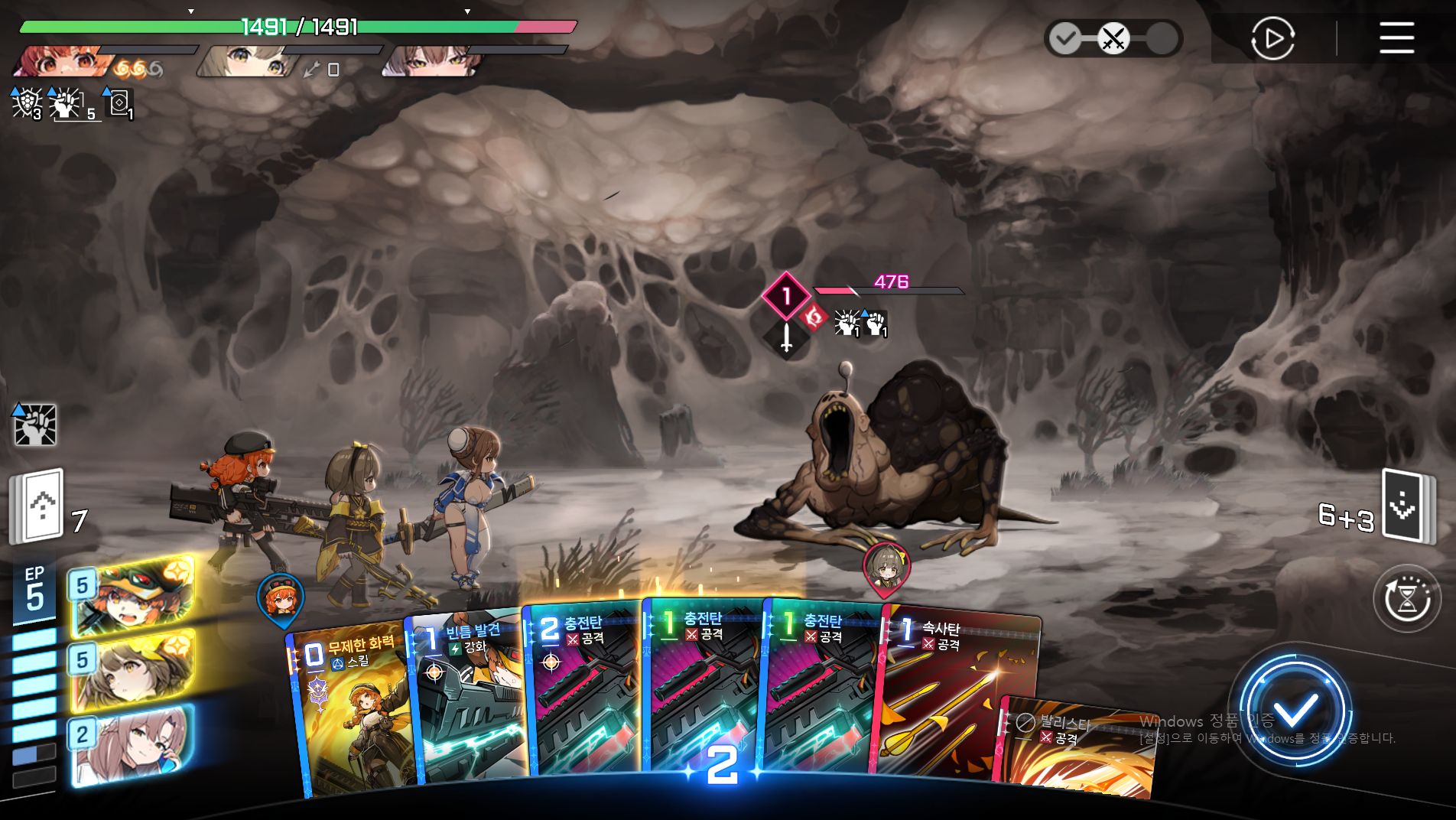Inspect the raised fist buff icon above the draw pile

[35, 425]
